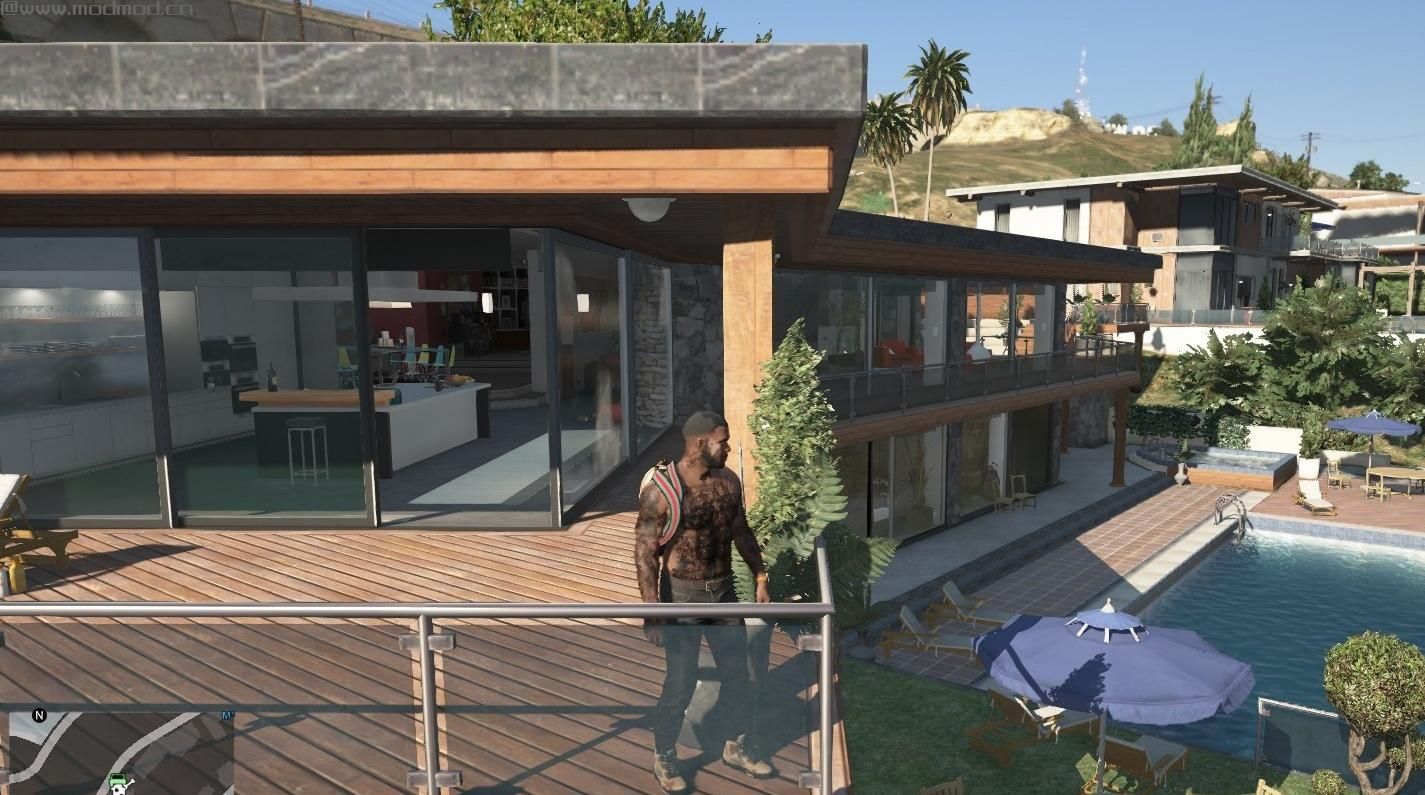Click the north compass marker on minimap
The image size is (1425, 795).
point(39,715)
